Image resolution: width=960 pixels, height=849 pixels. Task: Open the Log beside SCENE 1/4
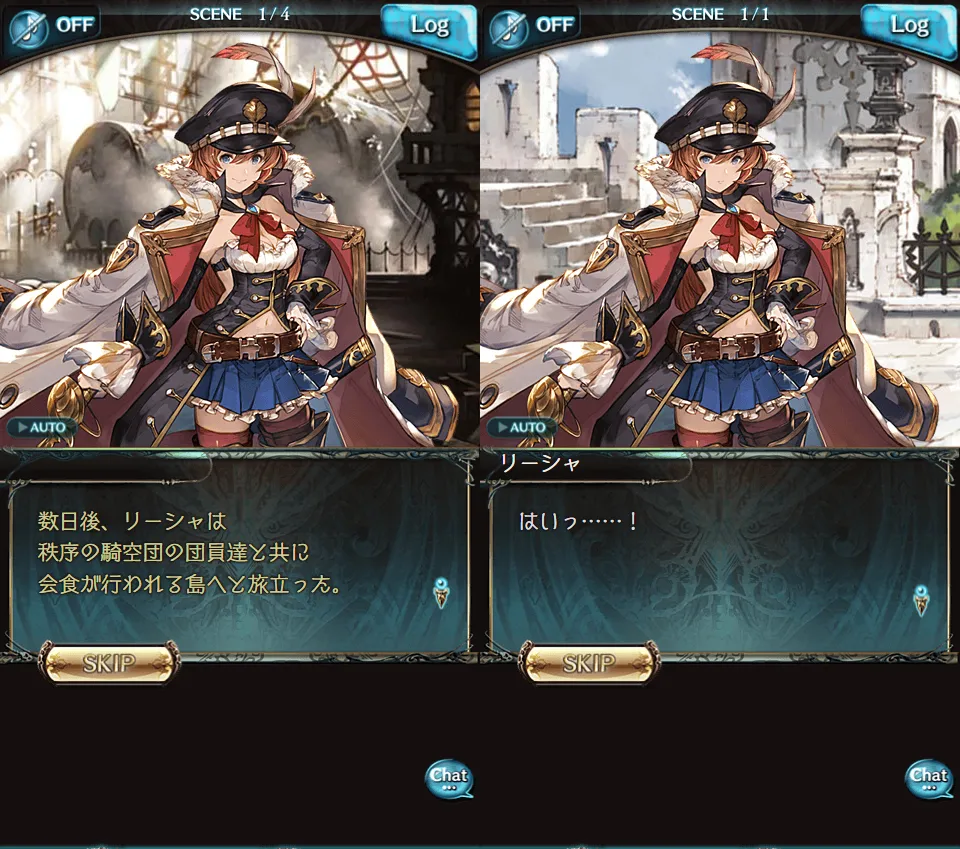[428, 26]
